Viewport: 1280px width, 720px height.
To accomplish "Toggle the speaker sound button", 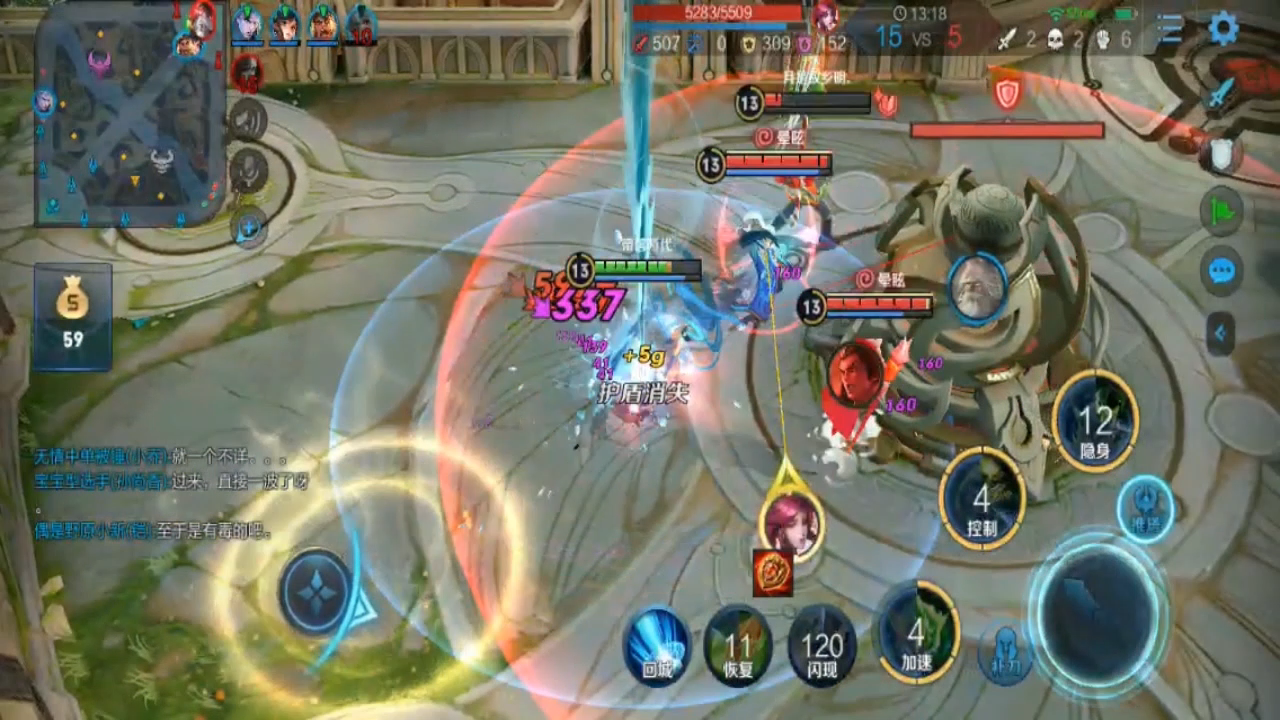I will [248, 119].
